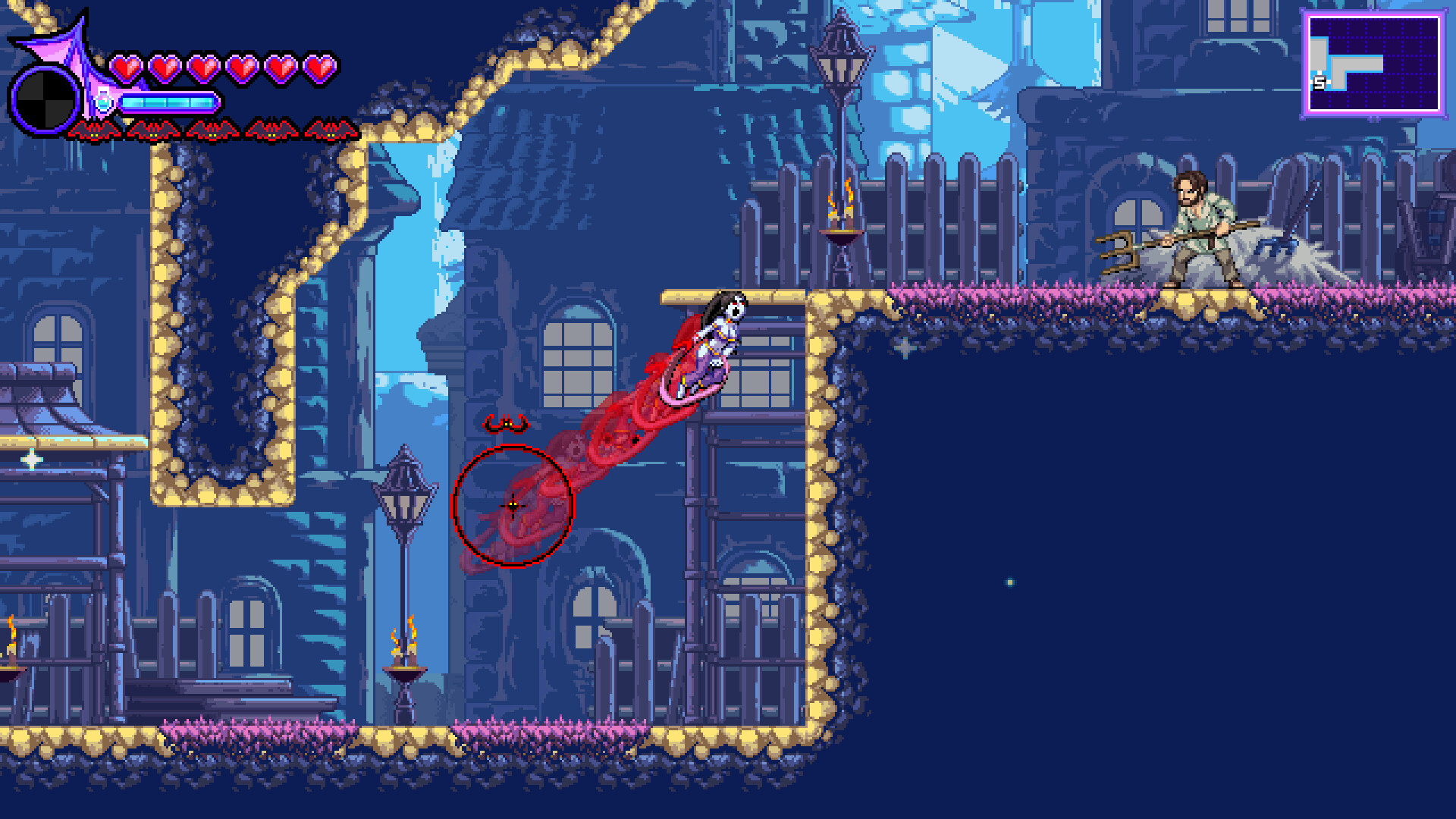
Task: Click the leftmost red bat ammo icon
Action: (x=93, y=129)
